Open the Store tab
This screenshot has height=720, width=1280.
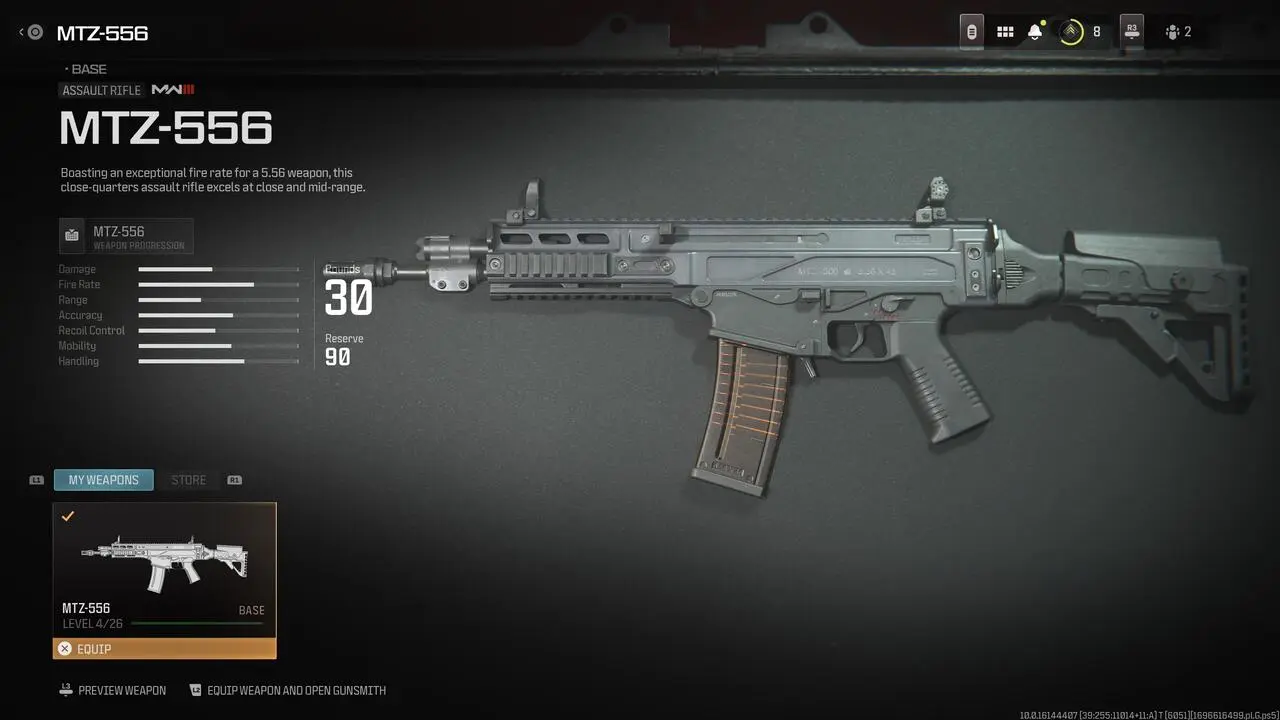(x=188, y=480)
